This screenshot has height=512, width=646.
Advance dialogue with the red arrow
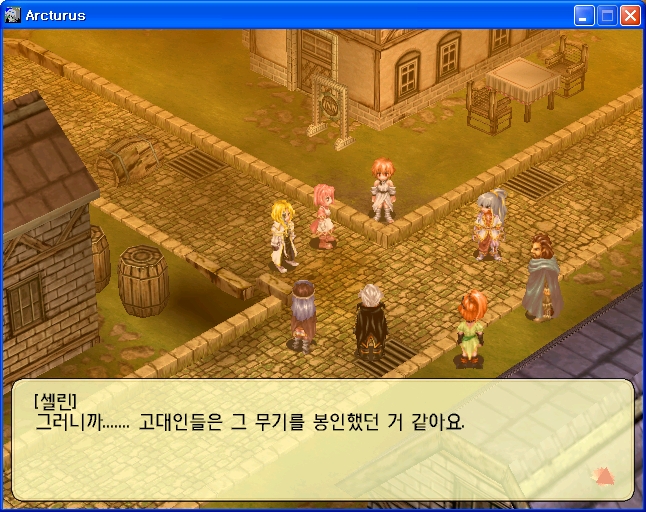[604, 475]
